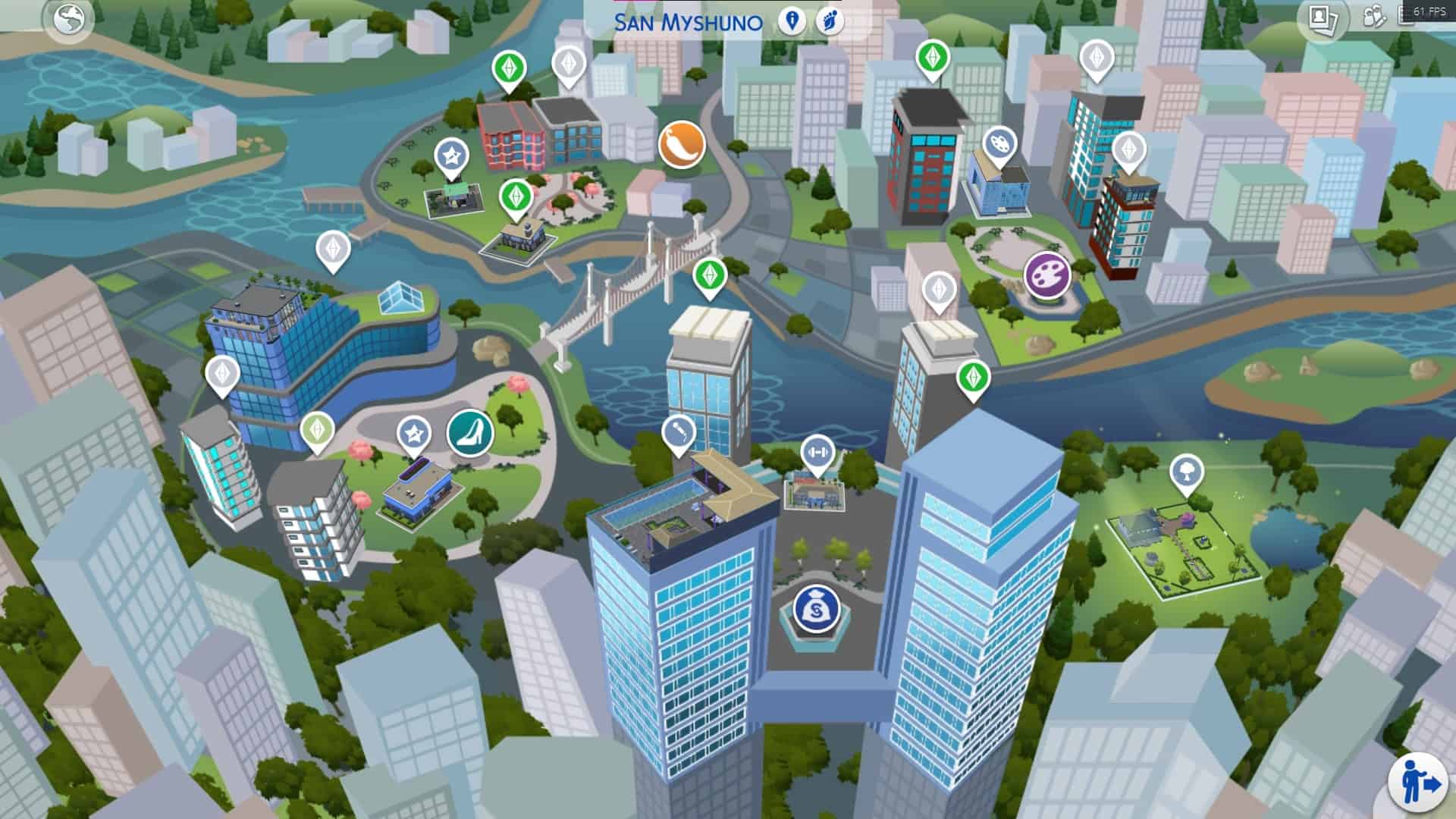Image resolution: width=1456 pixels, height=819 pixels.
Task: Choose the teal high-heel Fashion District marker
Action: pos(470,433)
